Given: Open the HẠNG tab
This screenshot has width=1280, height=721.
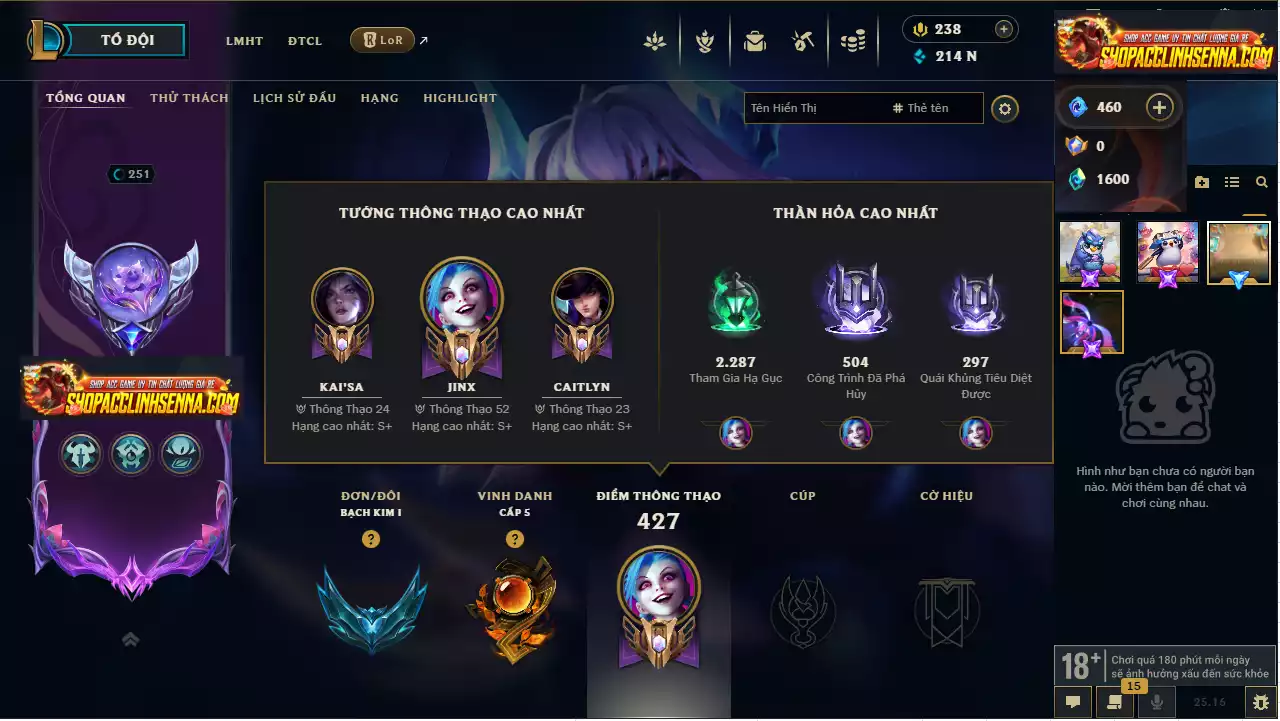Looking at the screenshot, I should pos(379,97).
